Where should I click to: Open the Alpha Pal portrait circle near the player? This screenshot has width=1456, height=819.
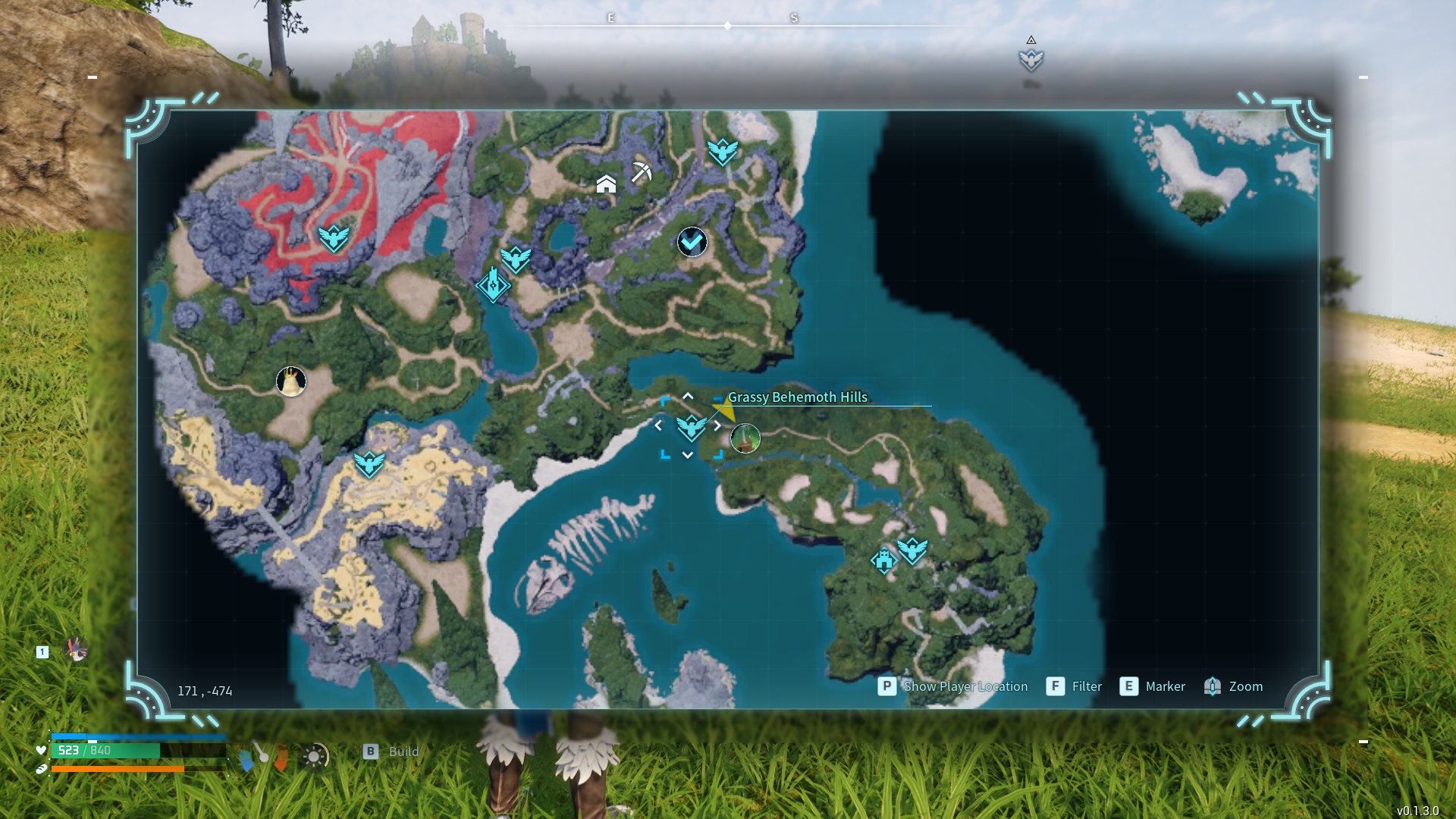[x=745, y=438]
